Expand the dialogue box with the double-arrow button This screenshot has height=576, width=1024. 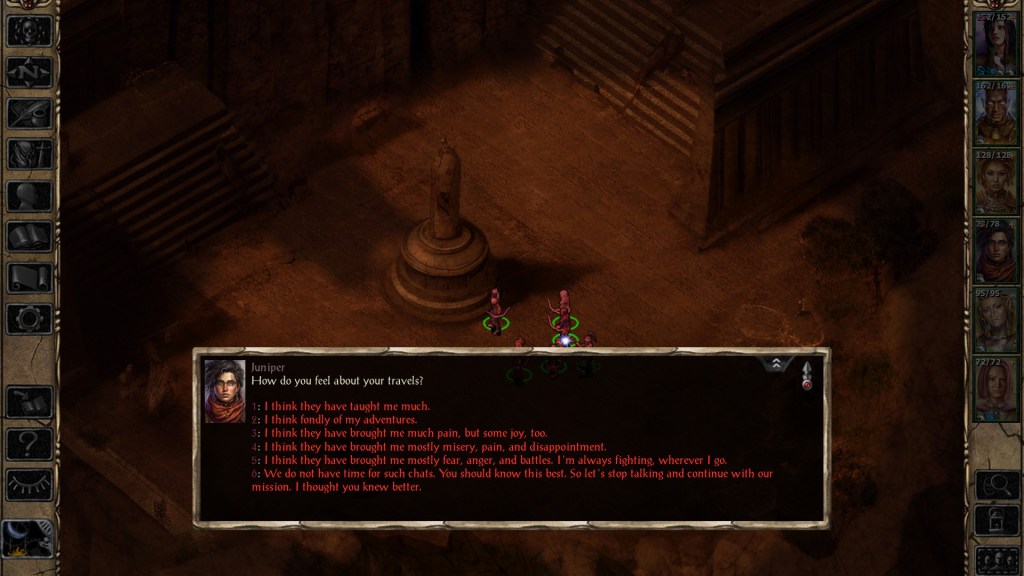[778, 365]
